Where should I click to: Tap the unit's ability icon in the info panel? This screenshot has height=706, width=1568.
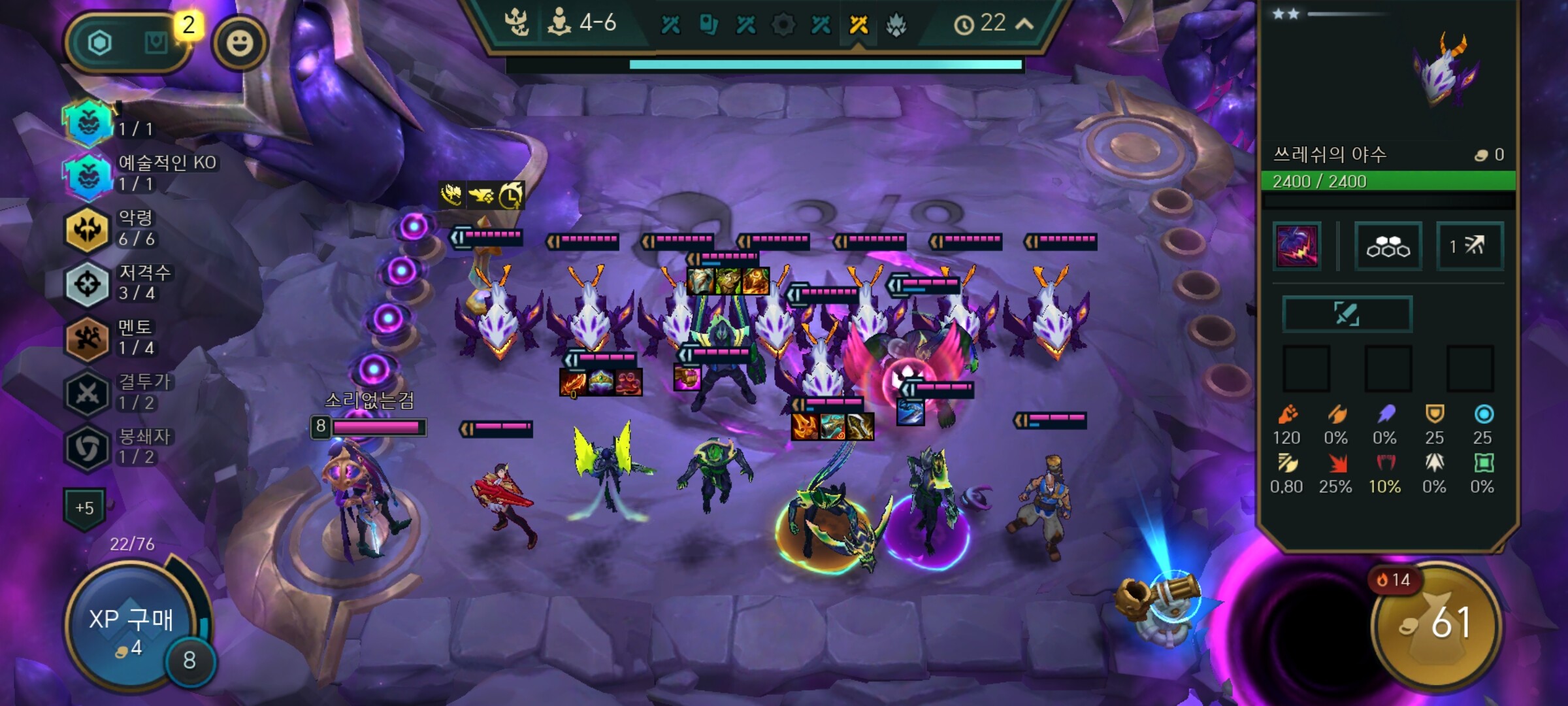tap(1297, 246)
